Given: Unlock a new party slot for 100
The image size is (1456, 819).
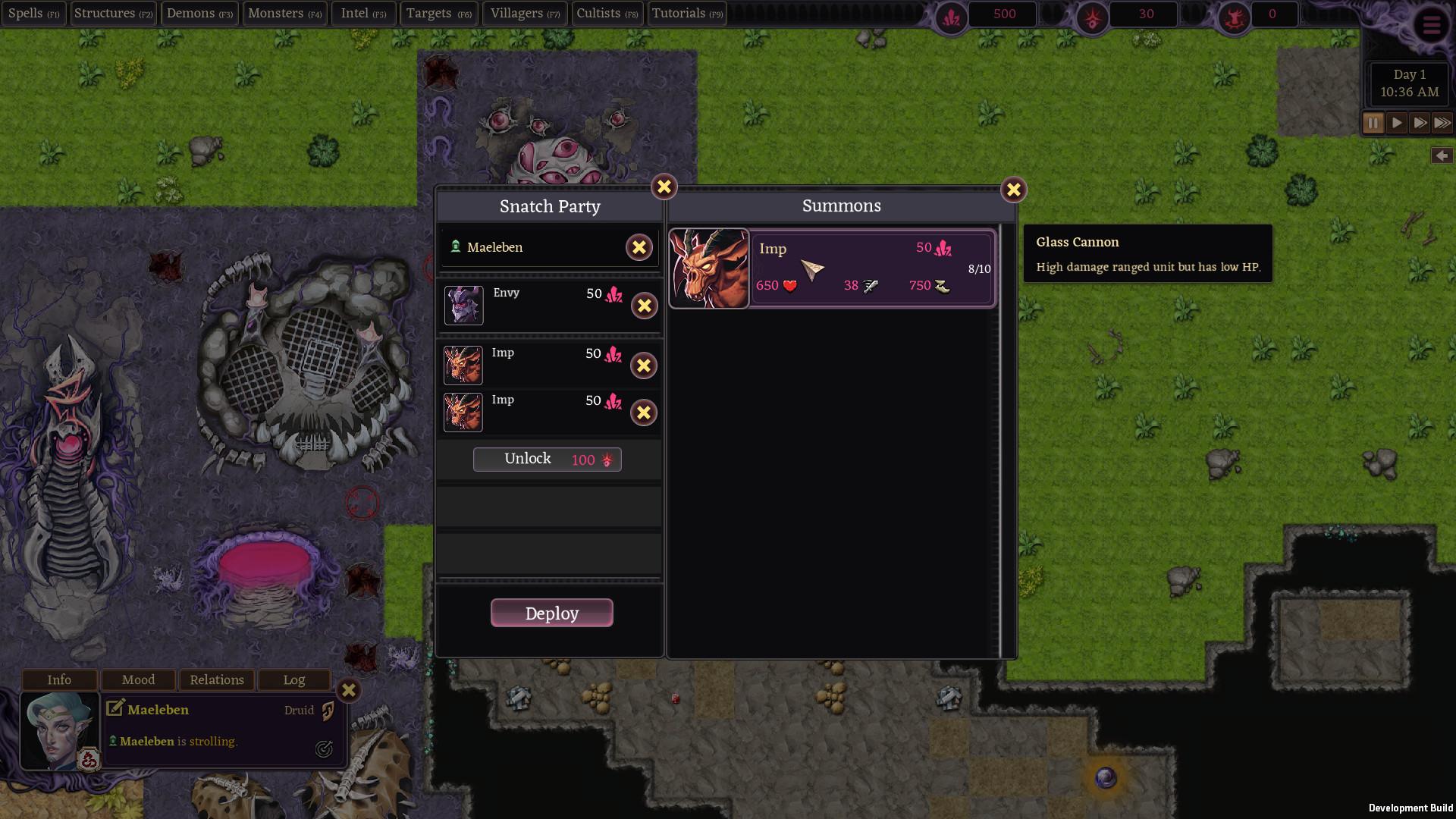Looking at the screenshot, I should click(x=548, y=459).
